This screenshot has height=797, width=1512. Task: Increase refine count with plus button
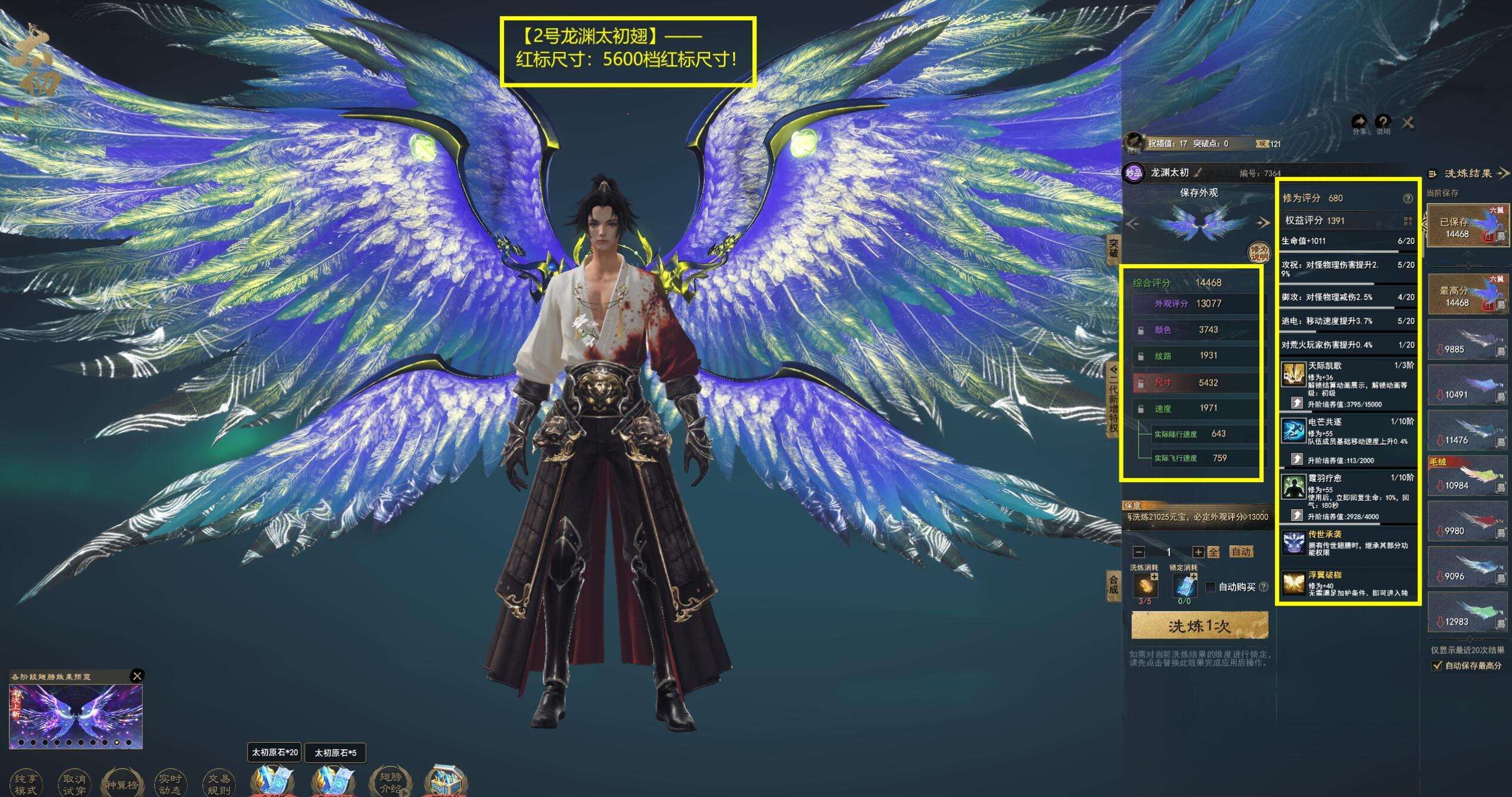[x=1198, y=553]
